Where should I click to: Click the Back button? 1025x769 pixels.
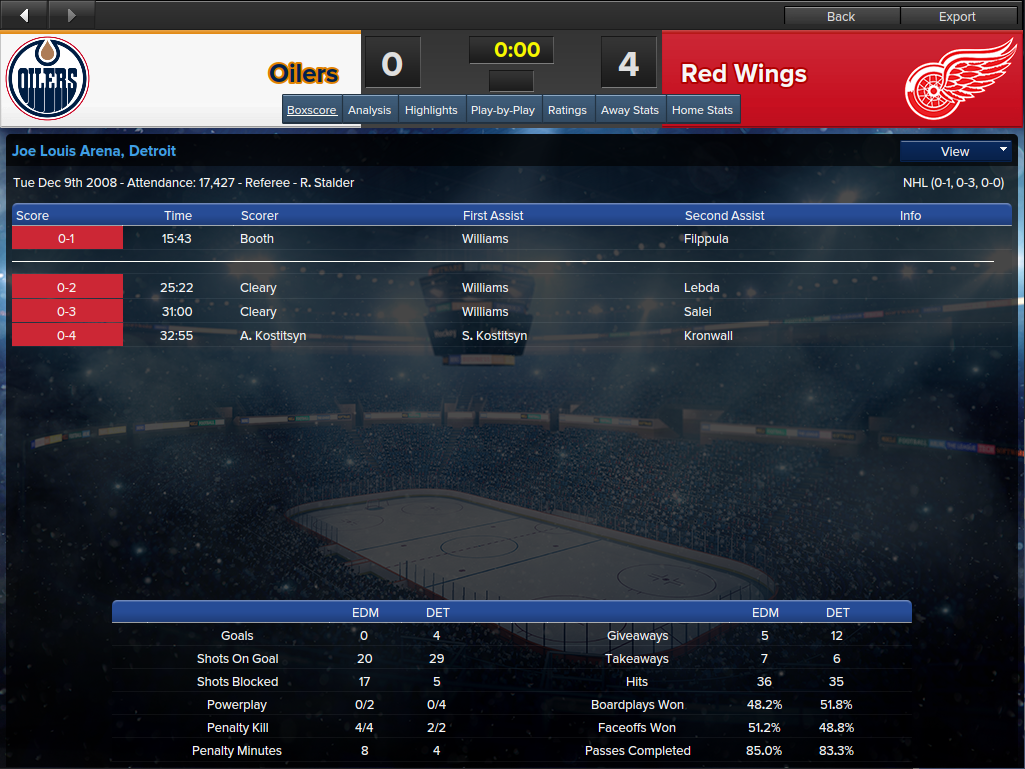point(841,16)
